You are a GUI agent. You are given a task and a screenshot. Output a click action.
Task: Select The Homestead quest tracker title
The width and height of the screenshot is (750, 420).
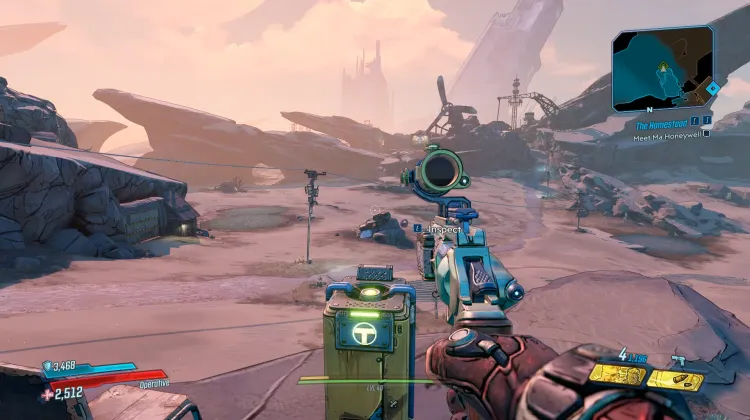pos(660,124)
